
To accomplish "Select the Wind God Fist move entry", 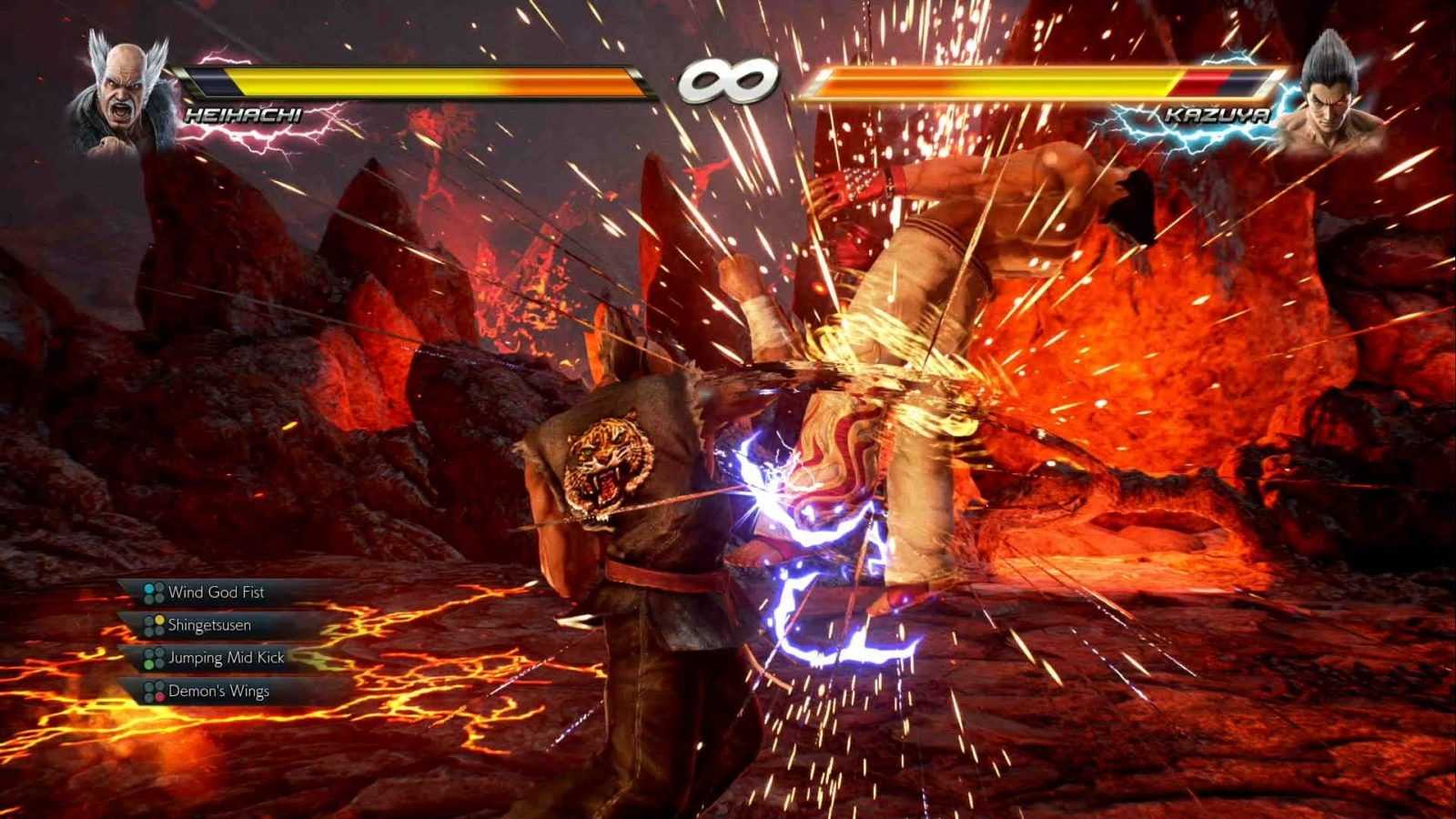I will [215, 592].
